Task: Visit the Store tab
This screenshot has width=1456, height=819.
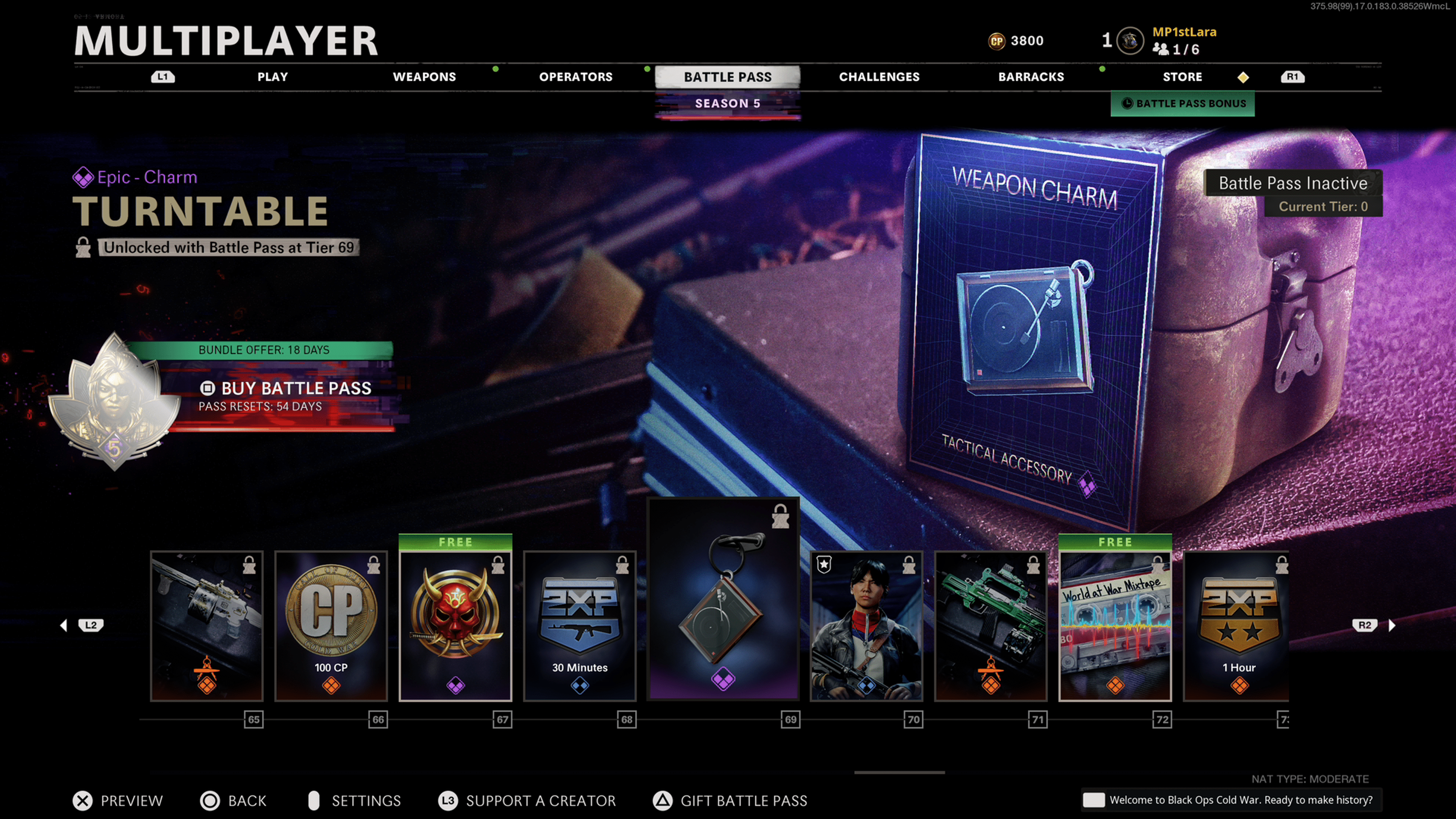Action: (1182, 77)
